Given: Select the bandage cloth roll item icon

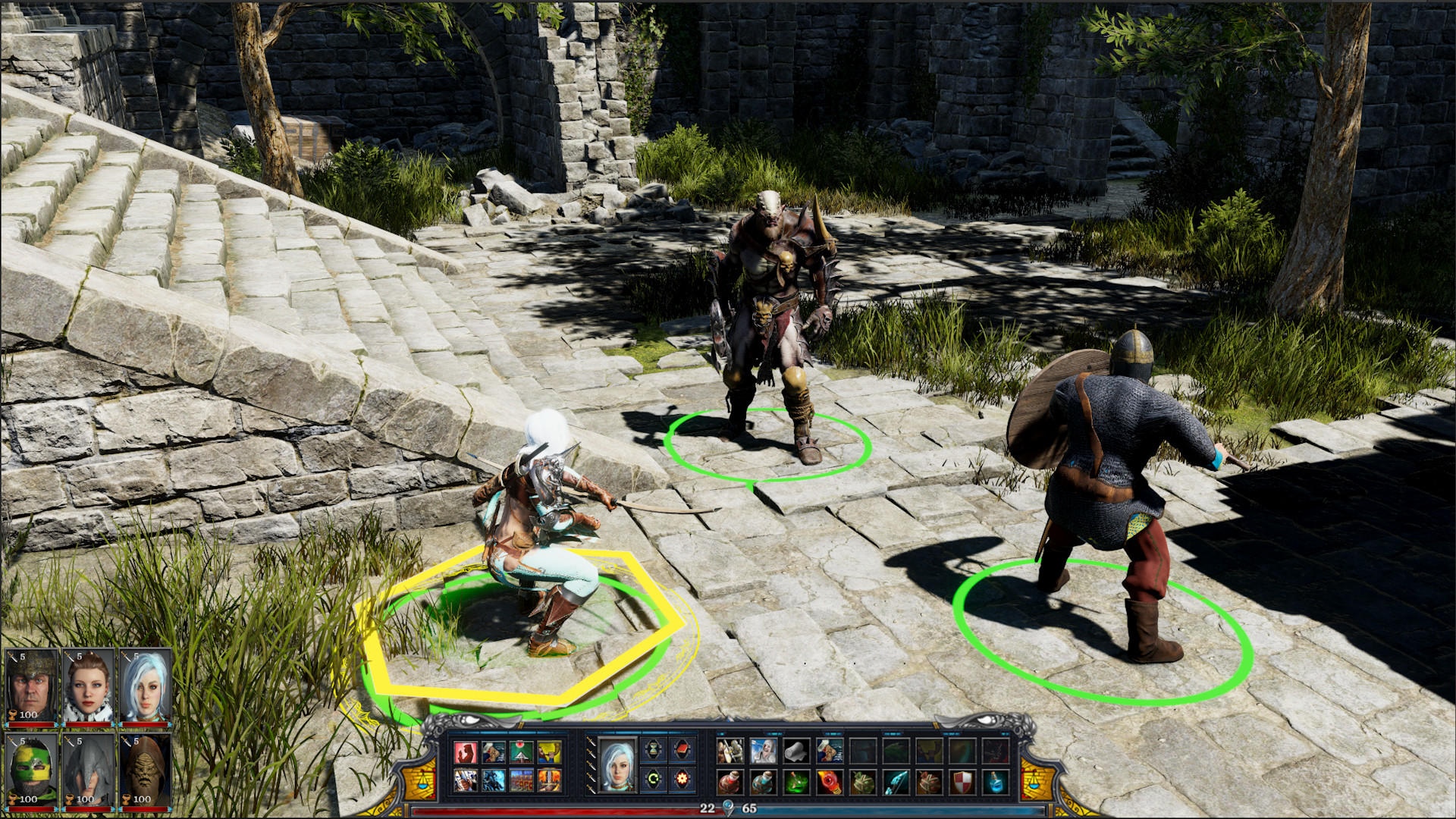Looking at the screenshot, I should tap(796, 752).
